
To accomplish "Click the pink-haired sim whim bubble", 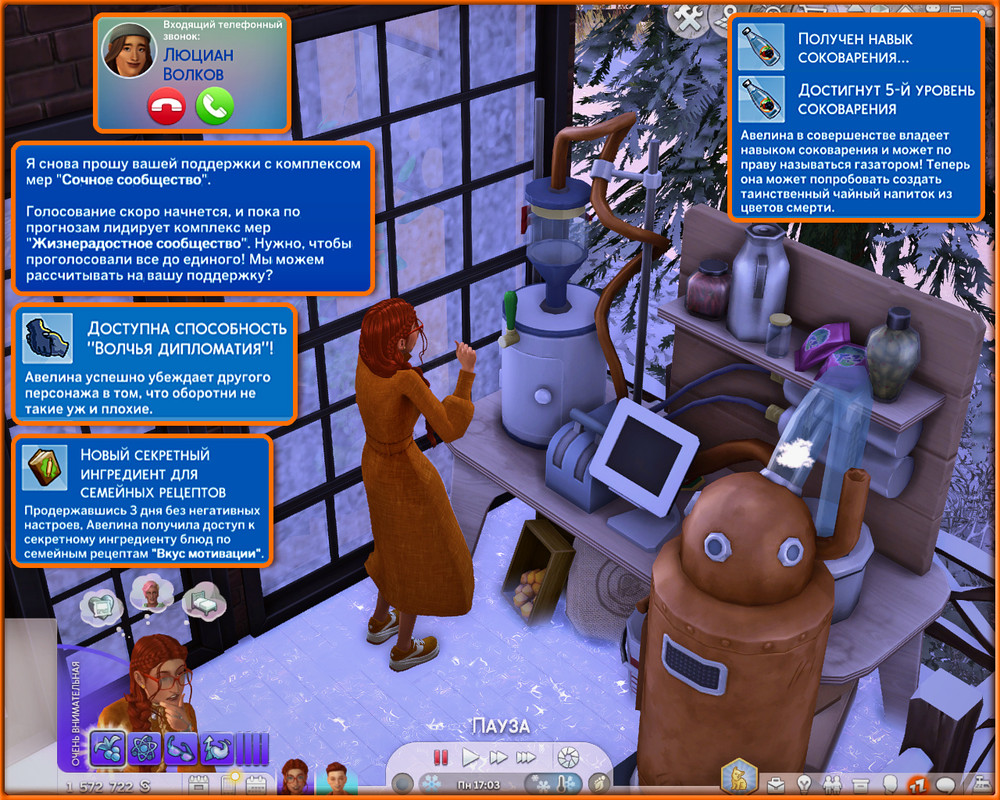I will click(x=151, y=592).
